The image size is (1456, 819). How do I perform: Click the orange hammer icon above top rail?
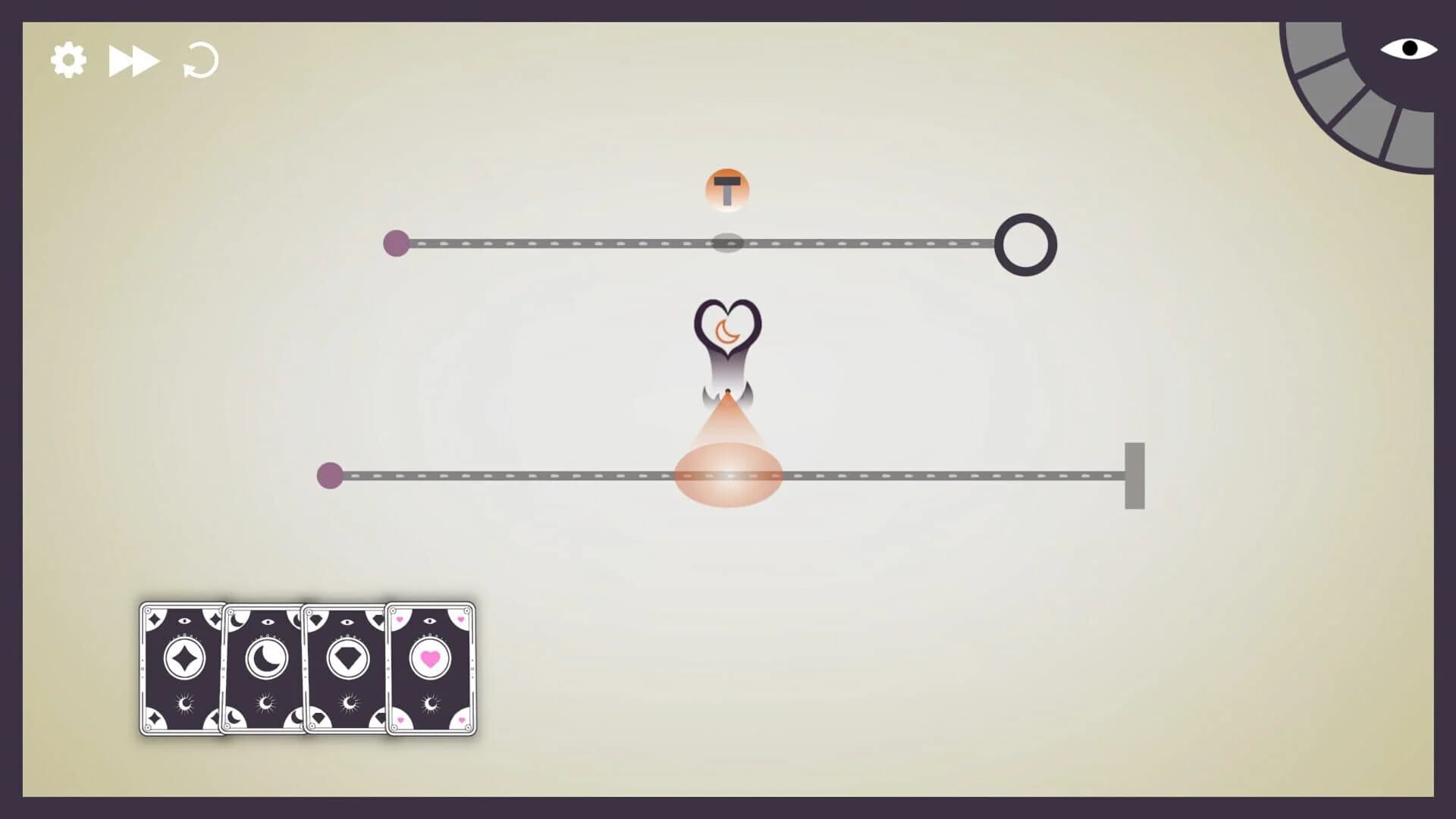tap(727, 189)
